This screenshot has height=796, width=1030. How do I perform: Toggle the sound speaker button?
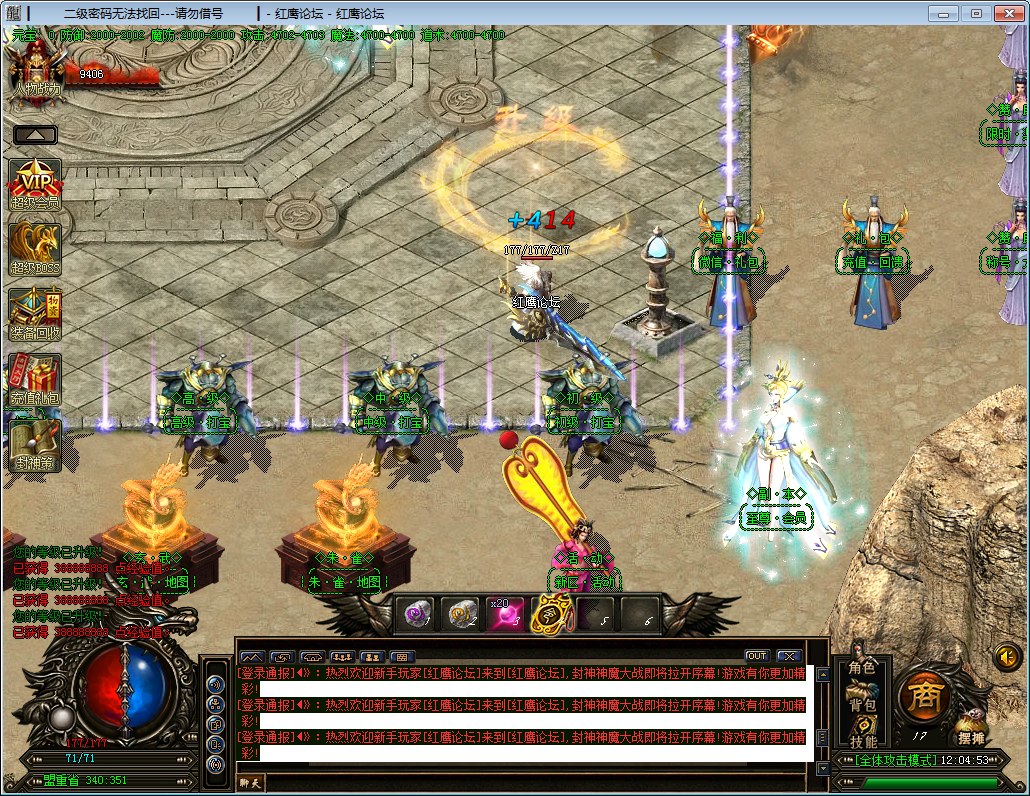[1007, 657]
